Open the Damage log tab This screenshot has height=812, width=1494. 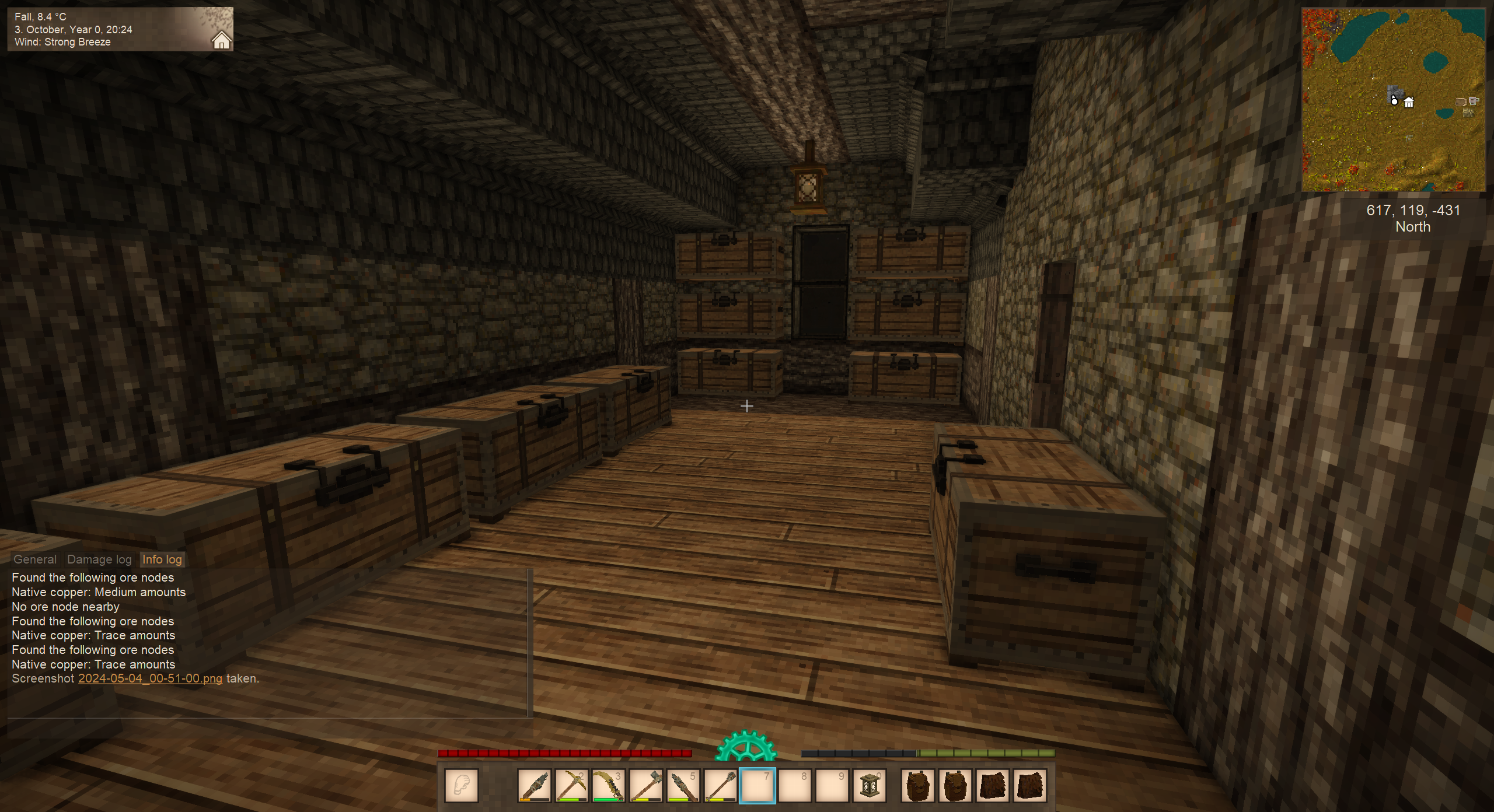[x=99, y=559]
